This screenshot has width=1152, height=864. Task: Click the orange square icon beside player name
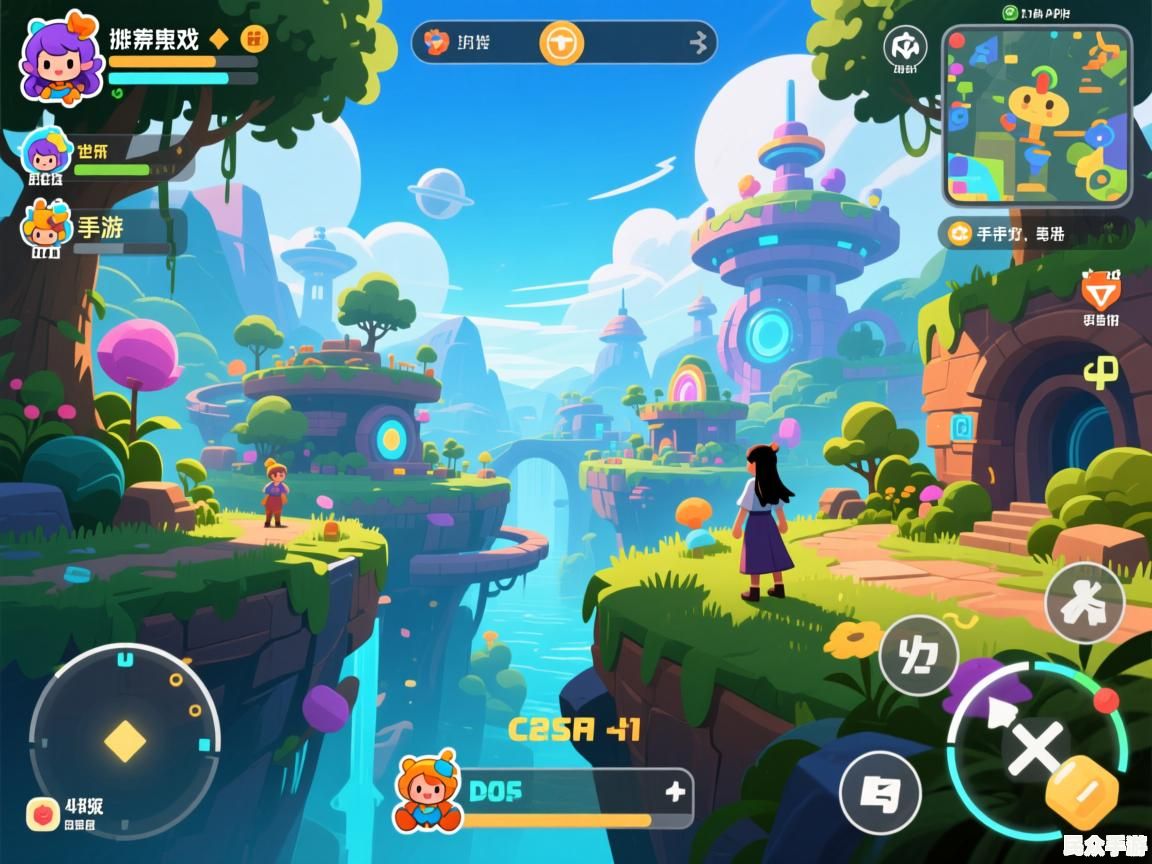[x=255, y=39]
